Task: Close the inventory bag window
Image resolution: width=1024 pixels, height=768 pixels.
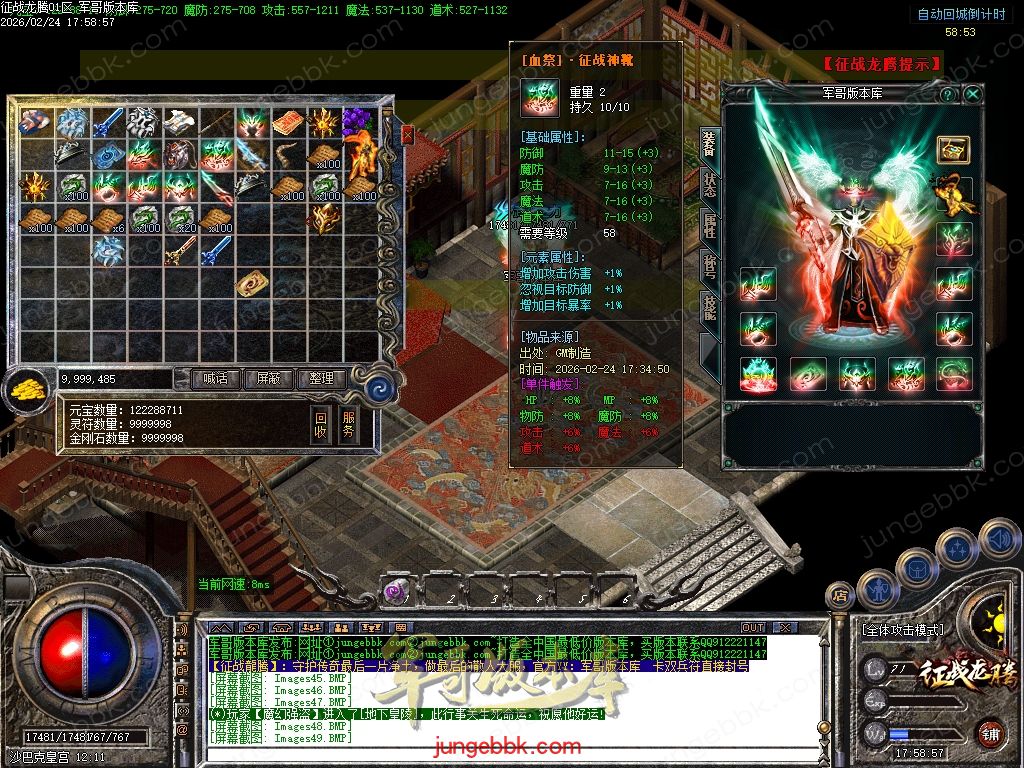Action: pyautogui.click(x=407, y=135)
